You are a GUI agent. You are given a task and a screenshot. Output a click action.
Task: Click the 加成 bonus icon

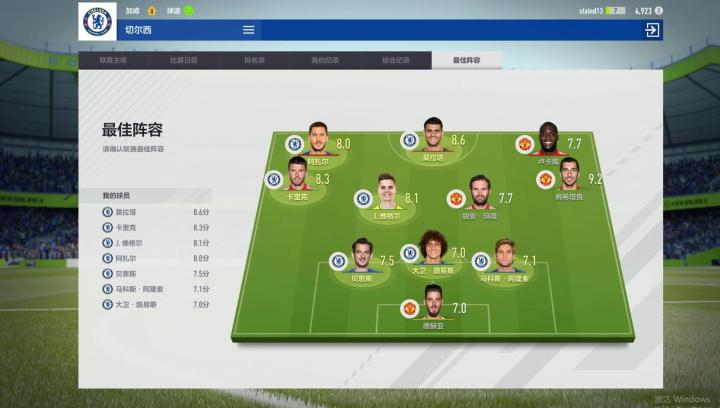[x=152, y=10]
